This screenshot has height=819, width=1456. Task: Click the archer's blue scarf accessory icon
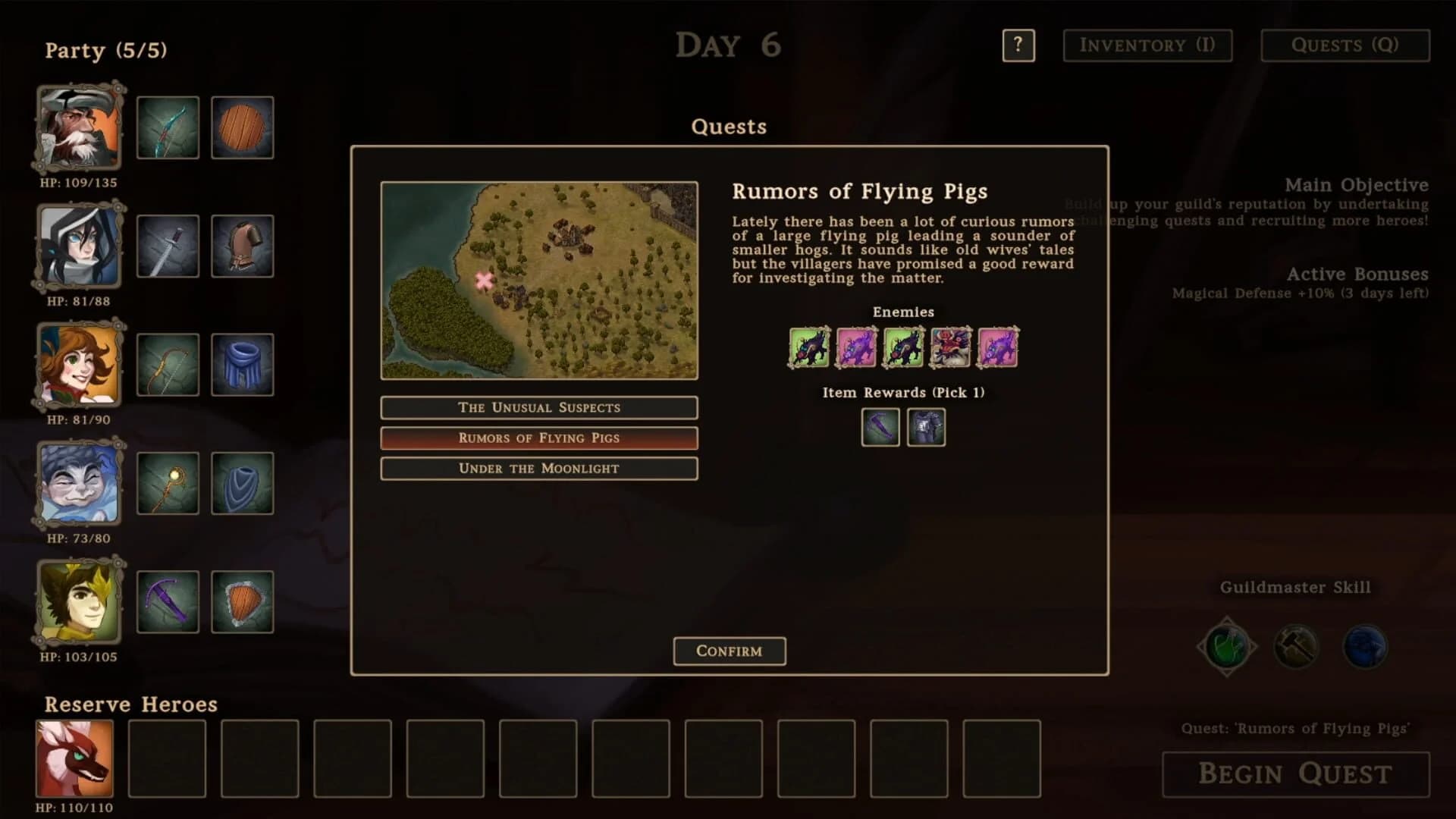pyautogui.click(x=243, y=365)
